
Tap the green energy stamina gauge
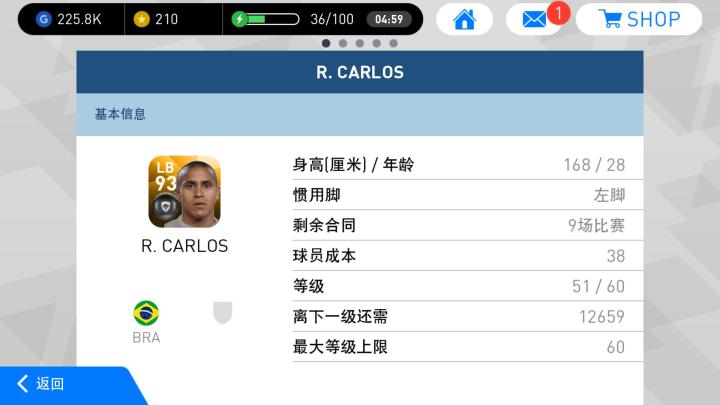coord(266,19)
